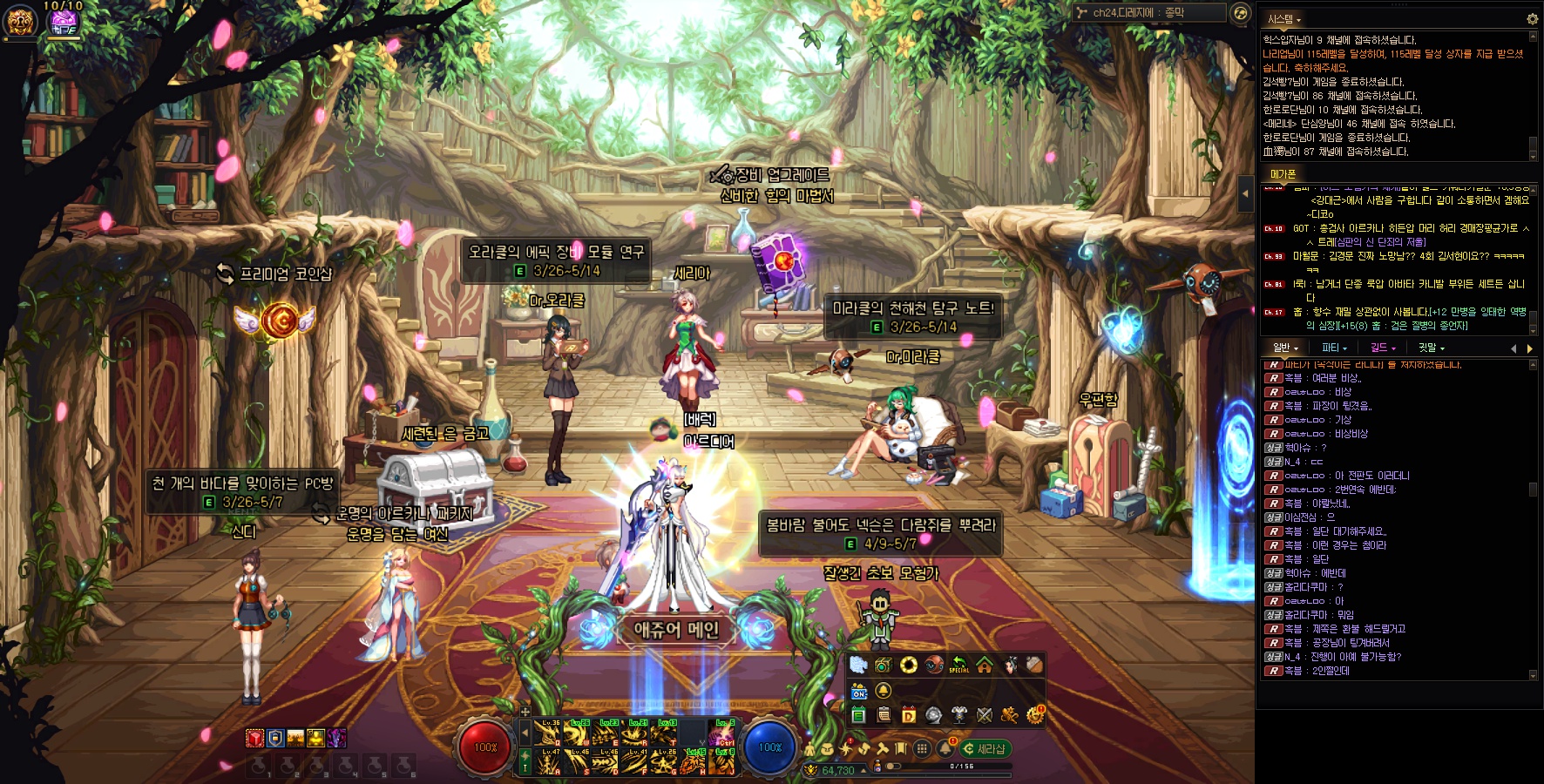Open the 시스템 chat dropdown
This screenshot has width=1544, height=784.
pyautogui.click(x=1284, y=19)
